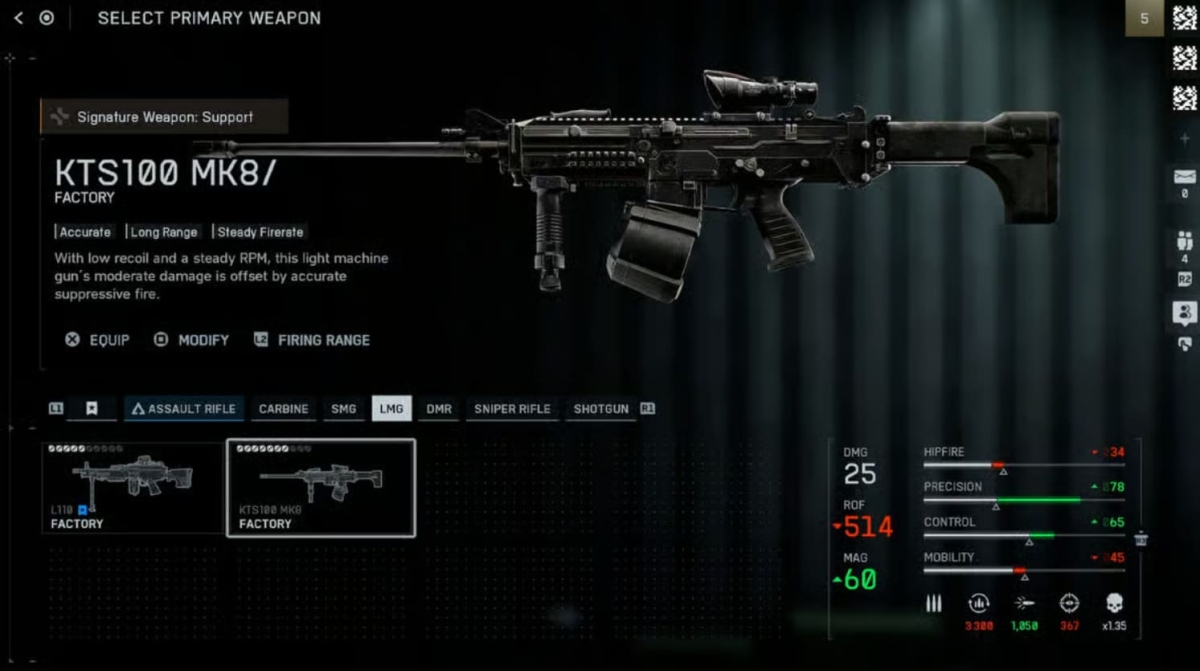The width and height of the screenshot is (1200, 671).
Task: View the Shotgun category
Action: click(x=601, y=409)
